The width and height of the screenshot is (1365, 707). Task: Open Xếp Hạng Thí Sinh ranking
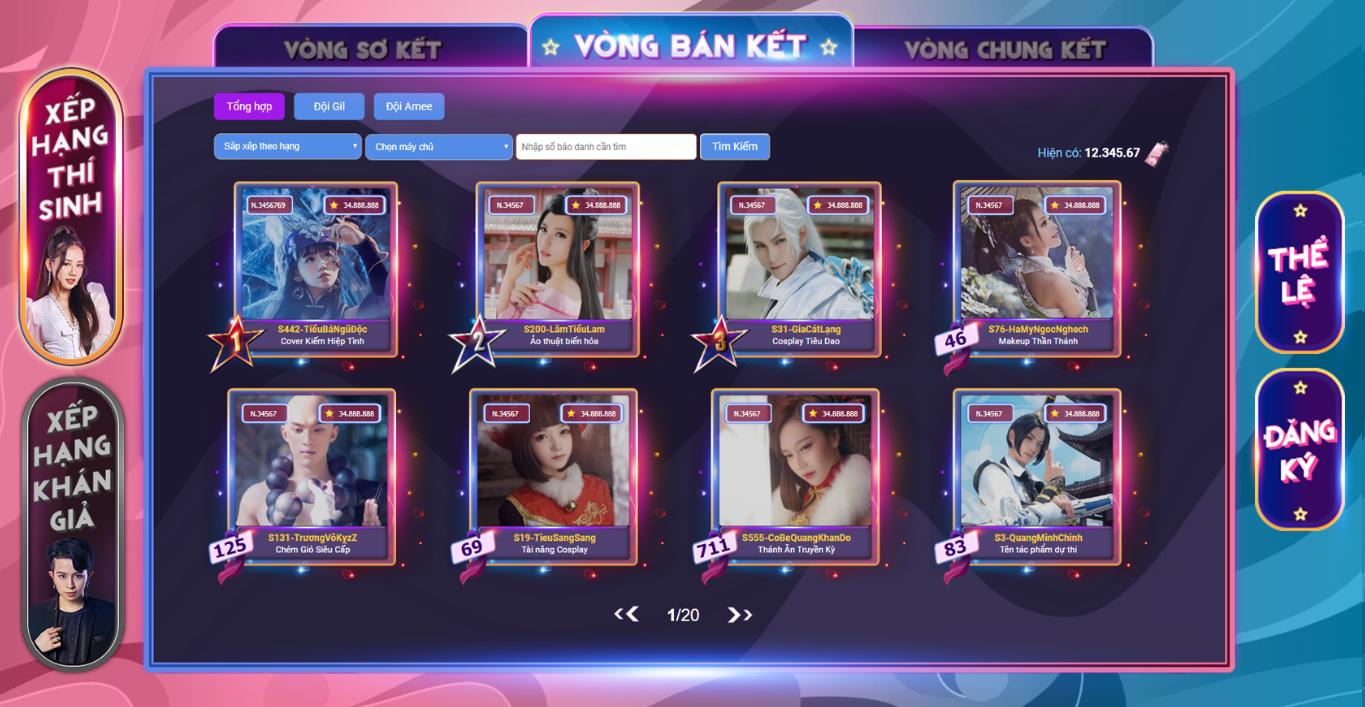point(71,215)
